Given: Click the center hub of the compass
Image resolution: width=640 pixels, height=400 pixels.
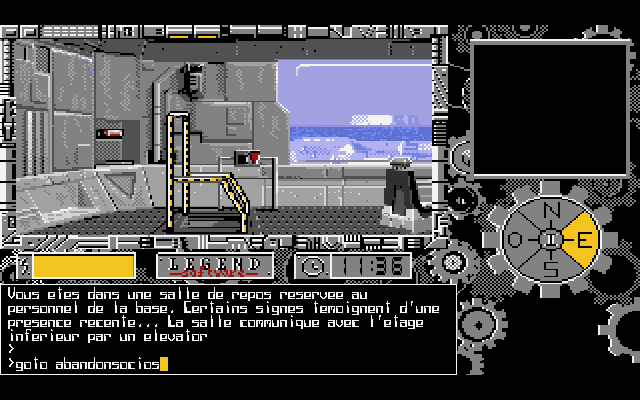Looking at the screenshot, I should click(x=549, y=241).
